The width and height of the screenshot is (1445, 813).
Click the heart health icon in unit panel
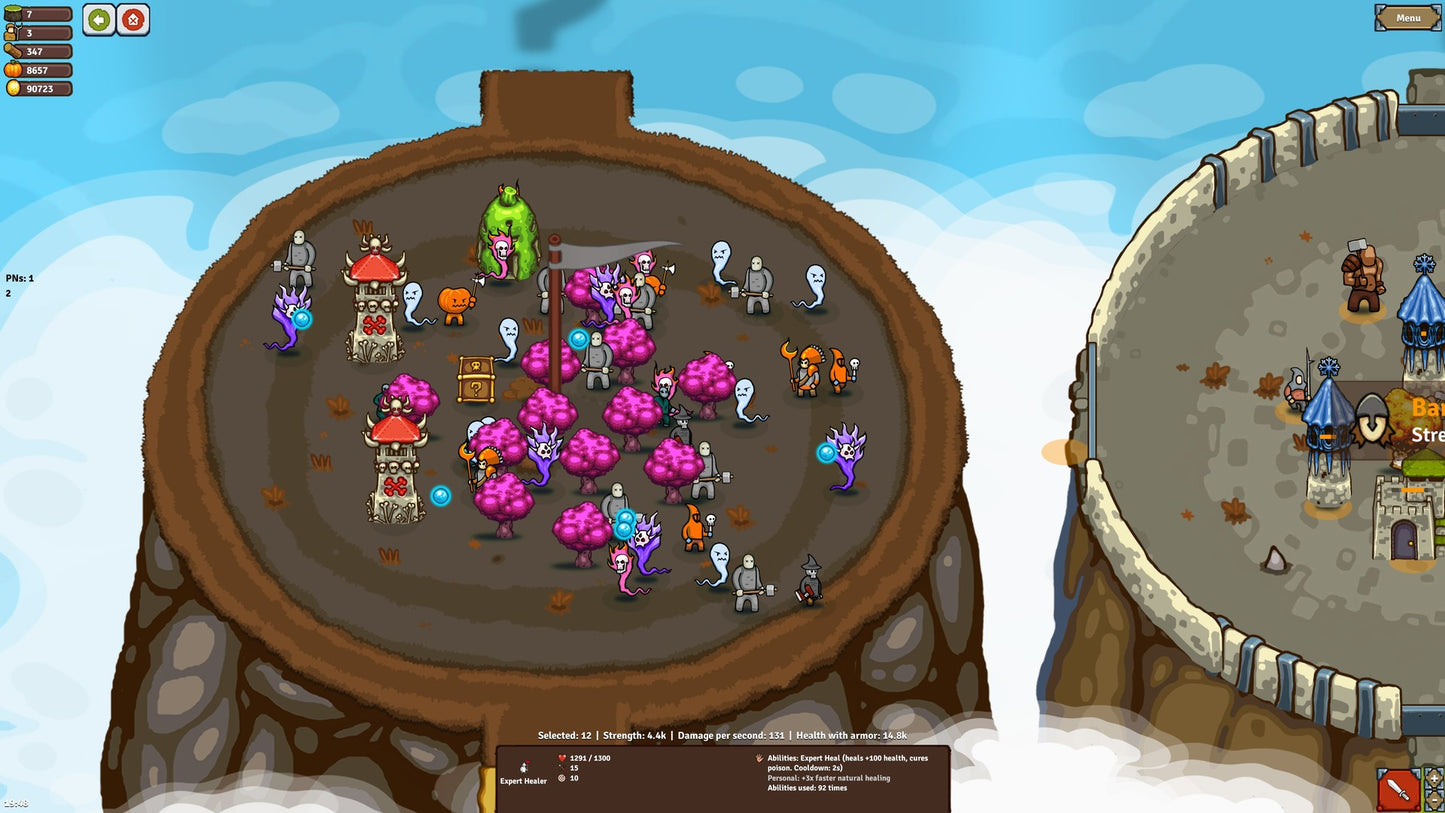pos(561,759)
